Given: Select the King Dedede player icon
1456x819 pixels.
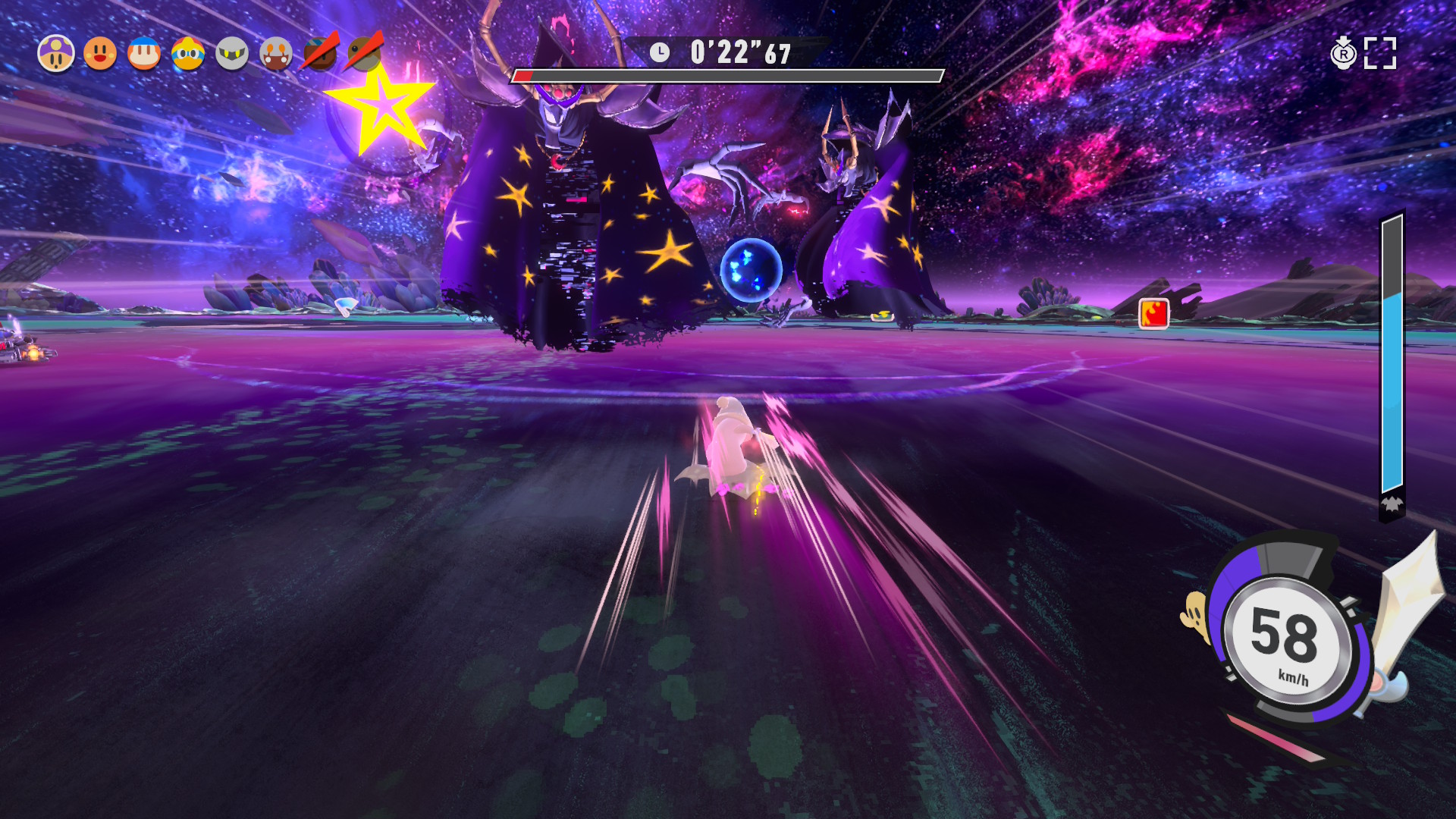Looking at the screenshot, I should 188,54.
